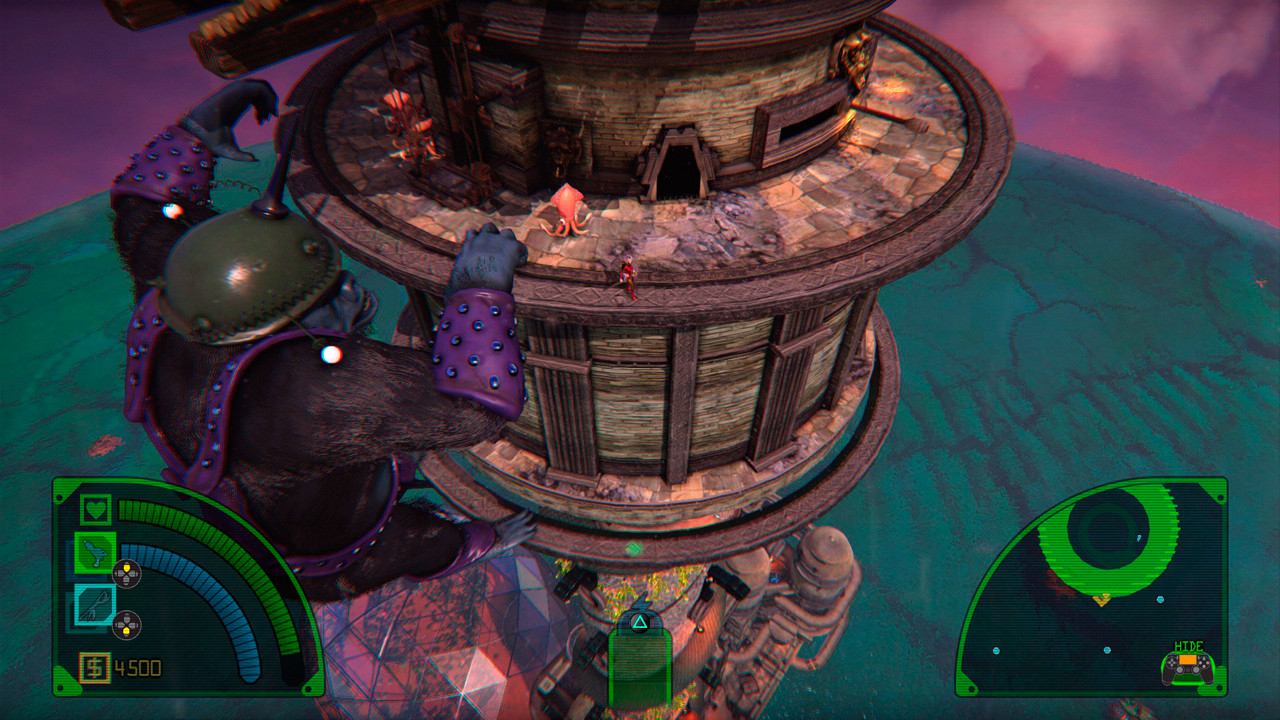Click the 4500 currency amount

tap(138, 666)
